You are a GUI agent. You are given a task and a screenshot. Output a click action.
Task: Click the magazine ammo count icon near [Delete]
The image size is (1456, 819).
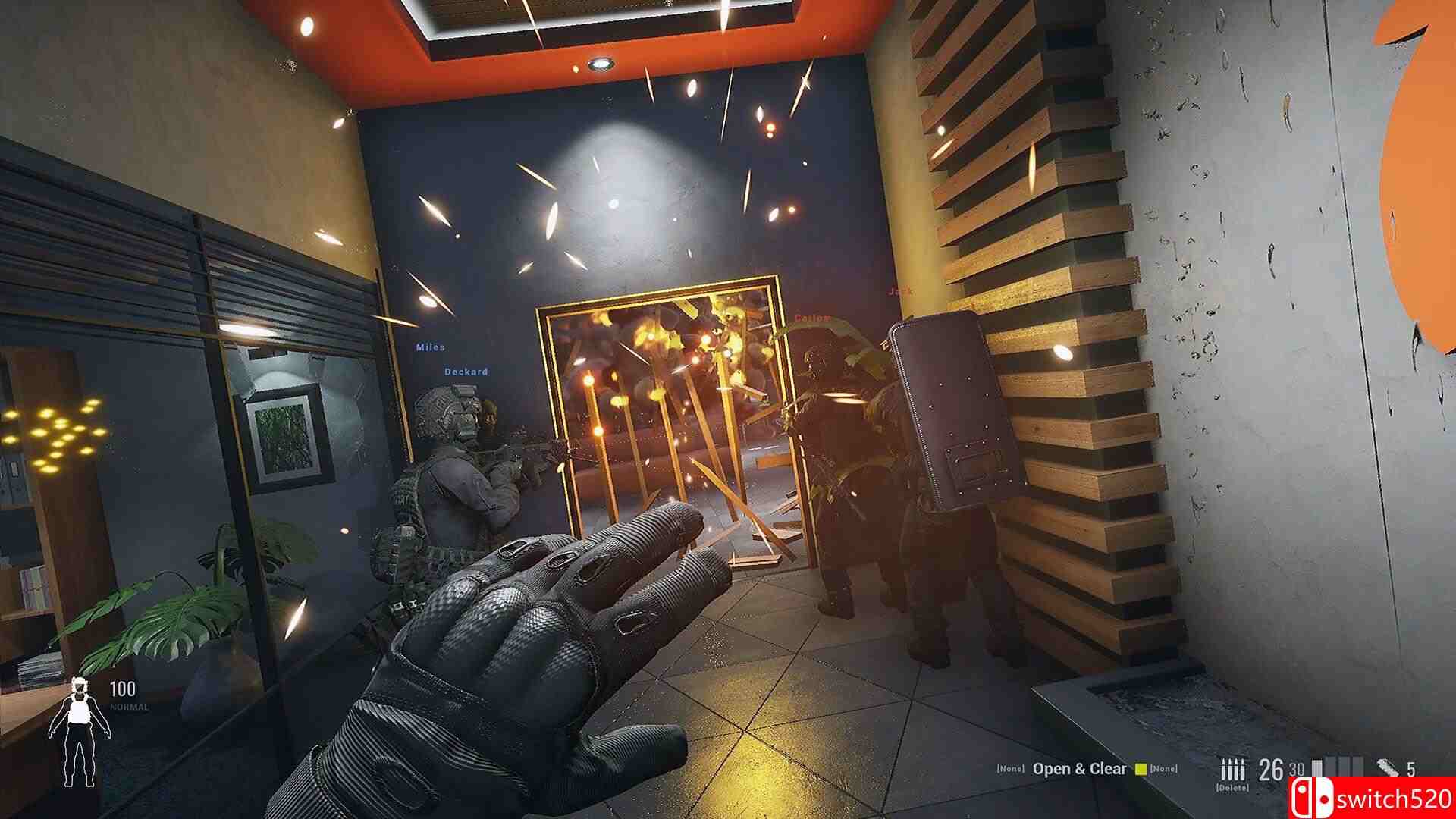pos(1234,768)
